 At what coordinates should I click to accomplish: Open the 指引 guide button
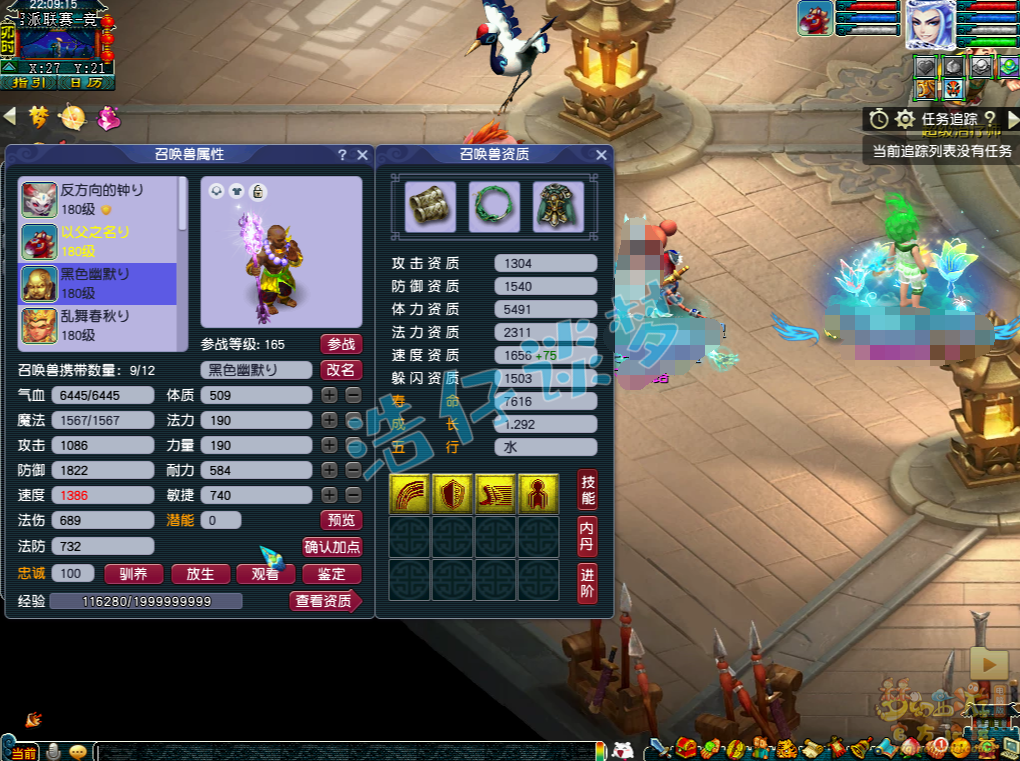tap(28, 83)
